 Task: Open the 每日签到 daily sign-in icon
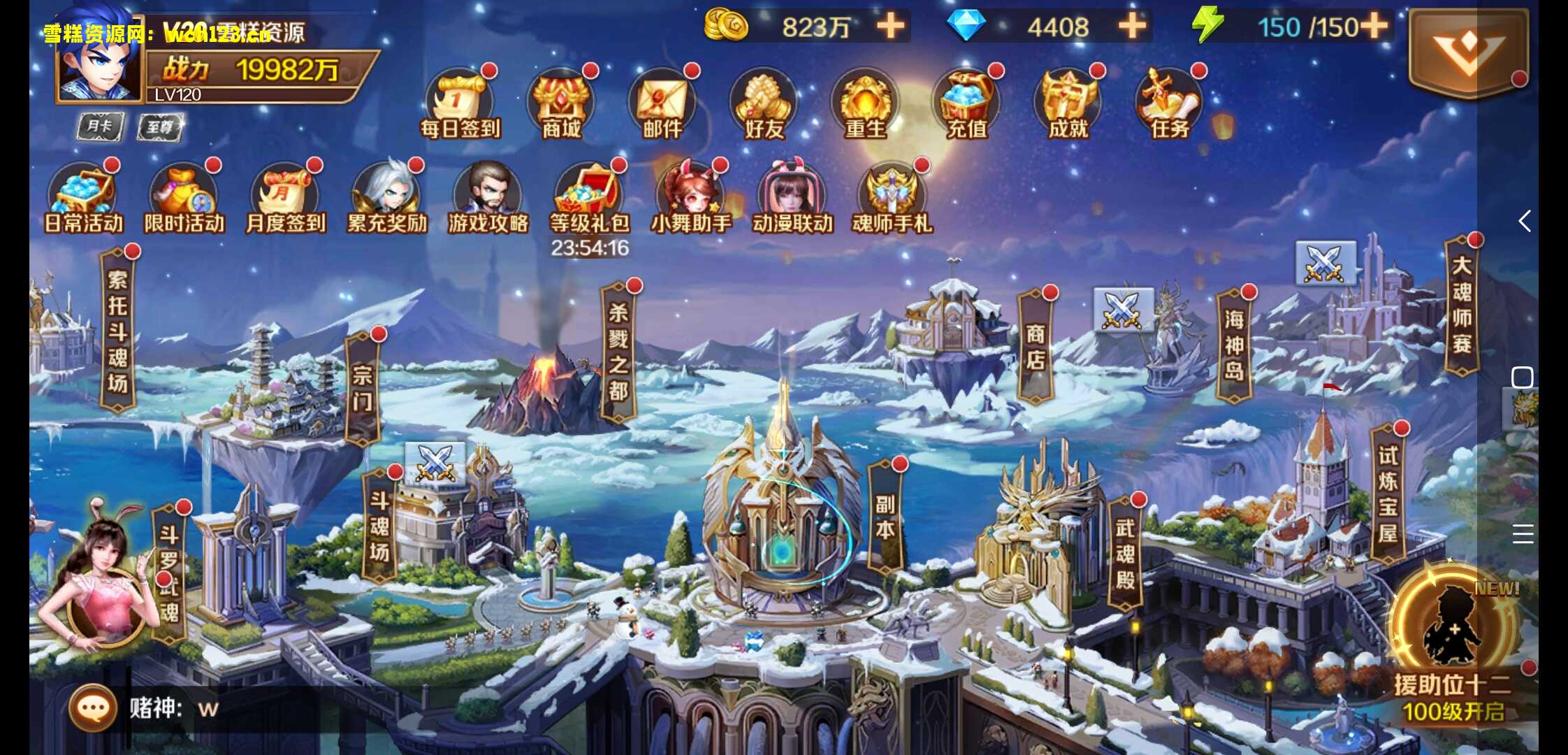459,105
